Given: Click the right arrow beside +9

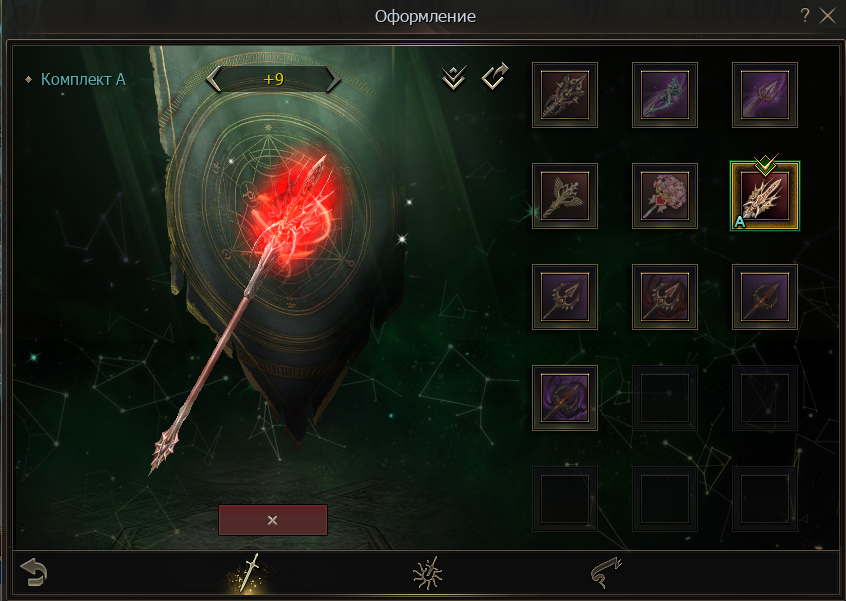Looking at the screenshot, I should tap(331, 79).
